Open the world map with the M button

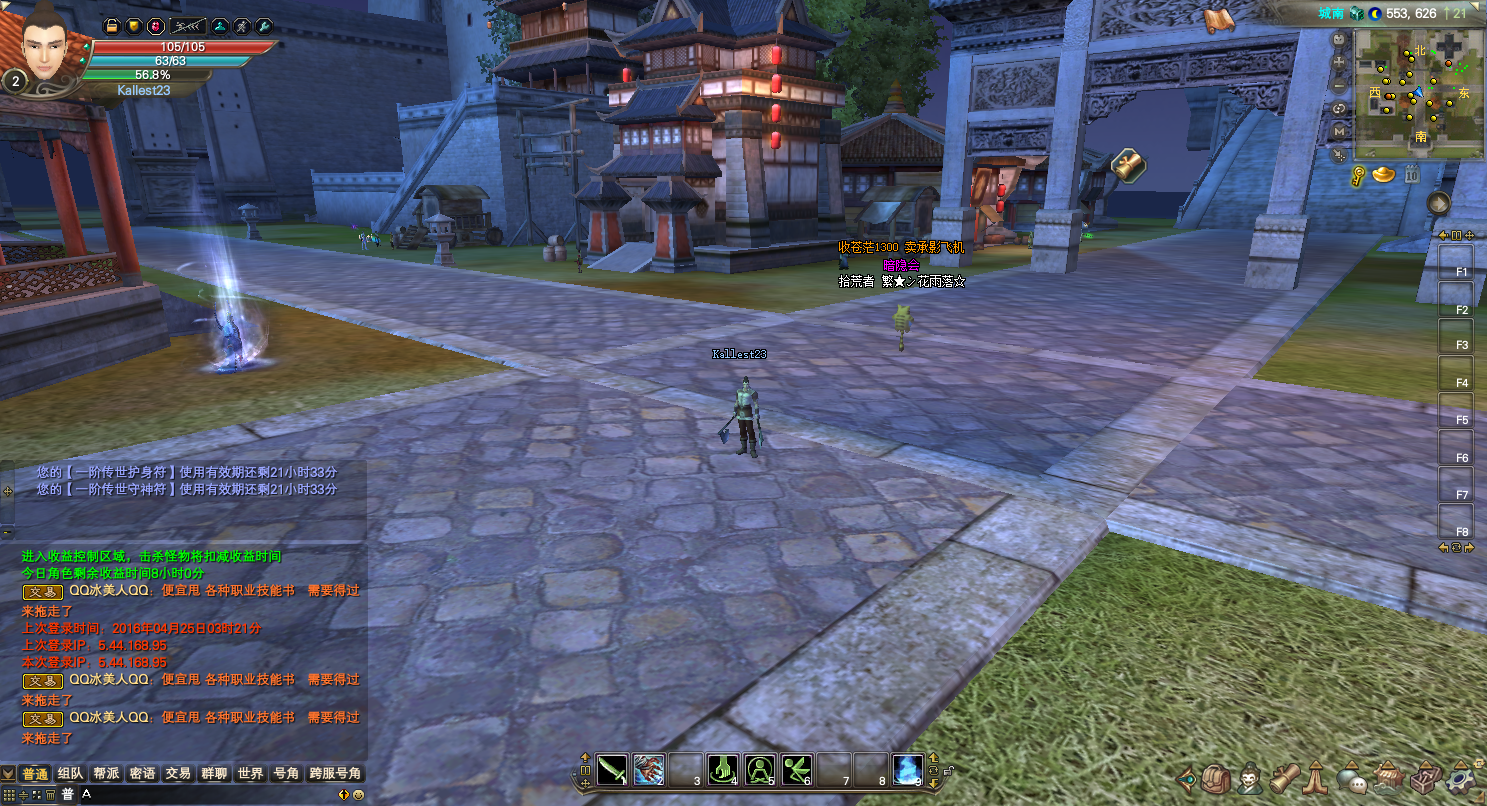click(x=1339, y=131)
